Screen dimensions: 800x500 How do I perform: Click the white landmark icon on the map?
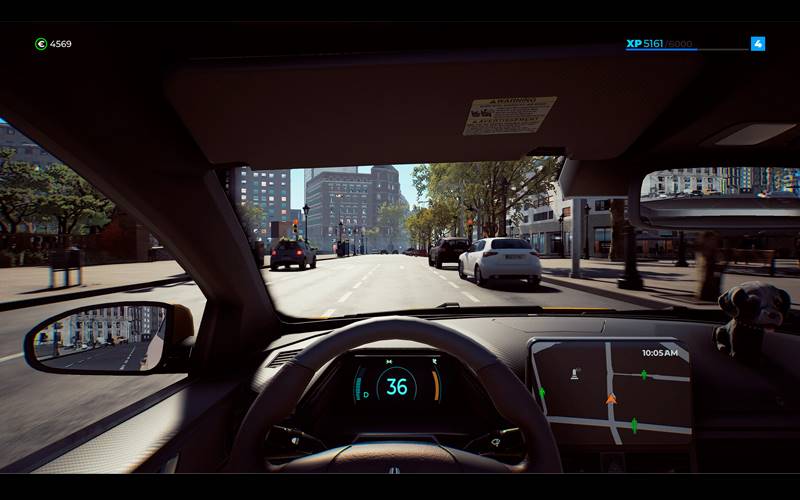pos(574,374)
